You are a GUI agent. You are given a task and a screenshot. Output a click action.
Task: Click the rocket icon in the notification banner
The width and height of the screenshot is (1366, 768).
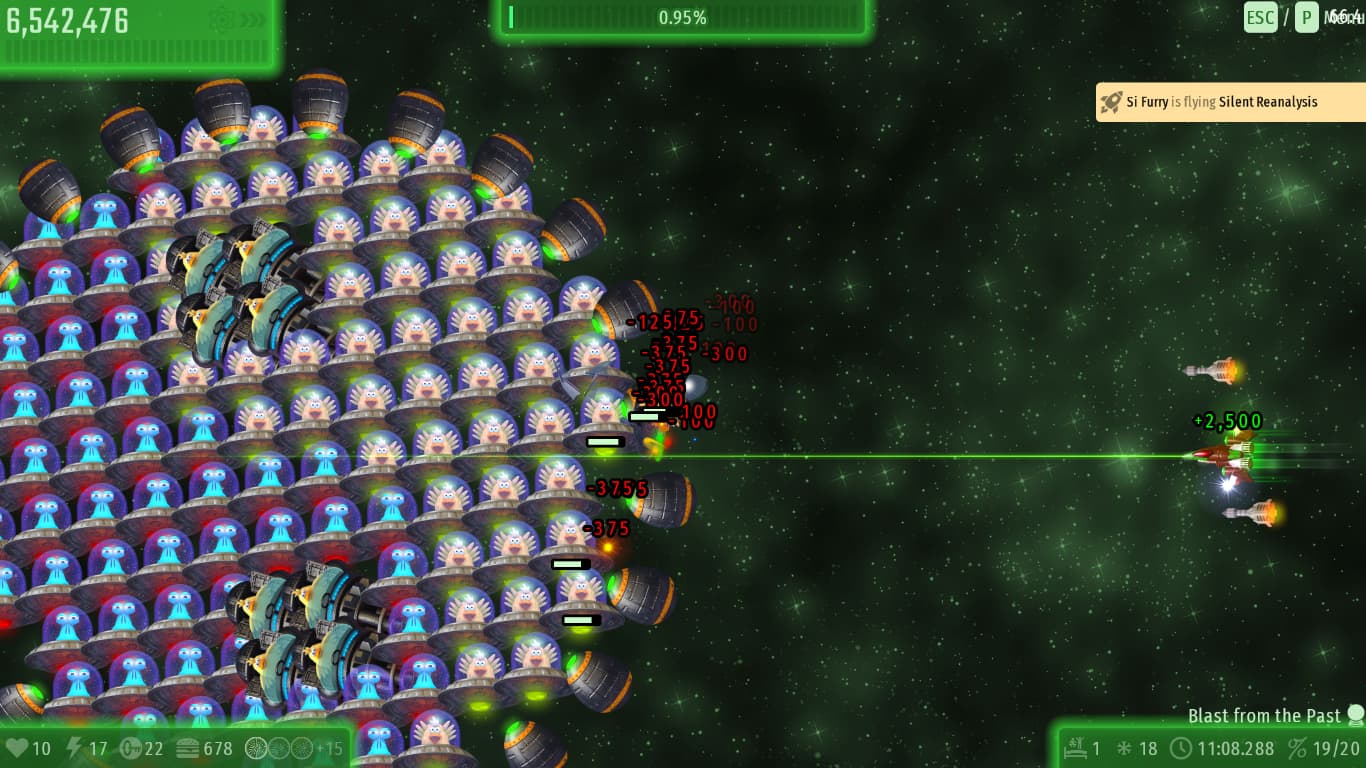1111,101
